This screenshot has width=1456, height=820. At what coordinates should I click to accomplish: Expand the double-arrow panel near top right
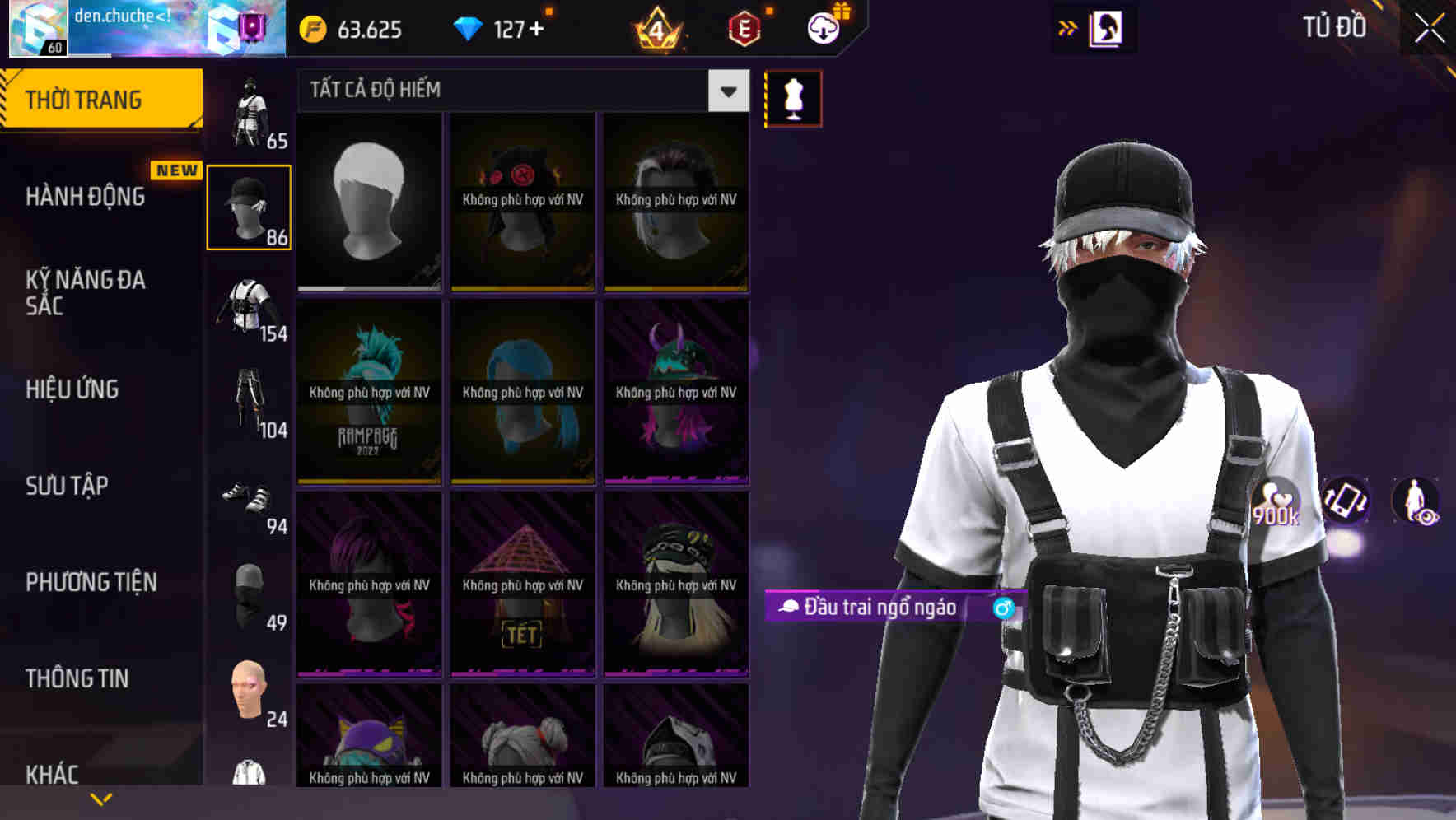pos(1068,27)
